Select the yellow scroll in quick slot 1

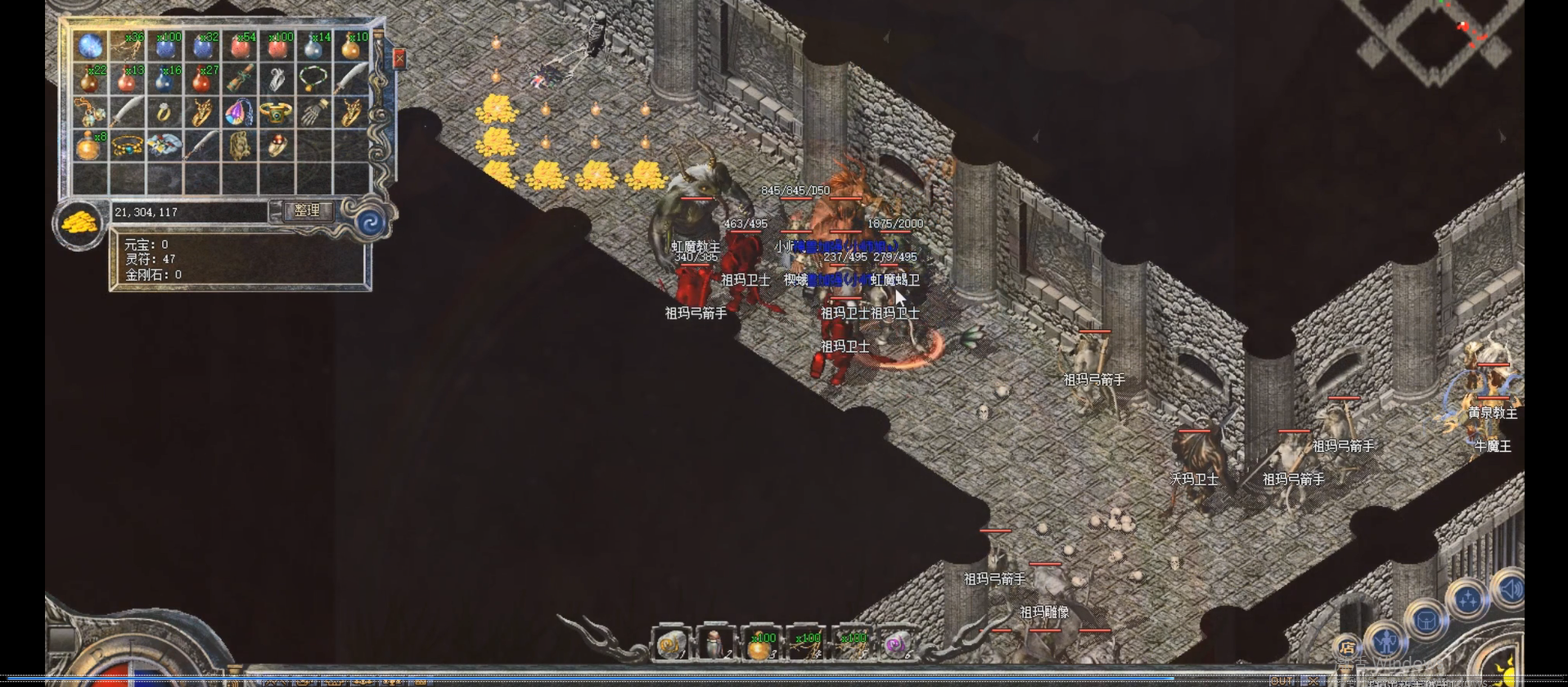tap(669, 644)
